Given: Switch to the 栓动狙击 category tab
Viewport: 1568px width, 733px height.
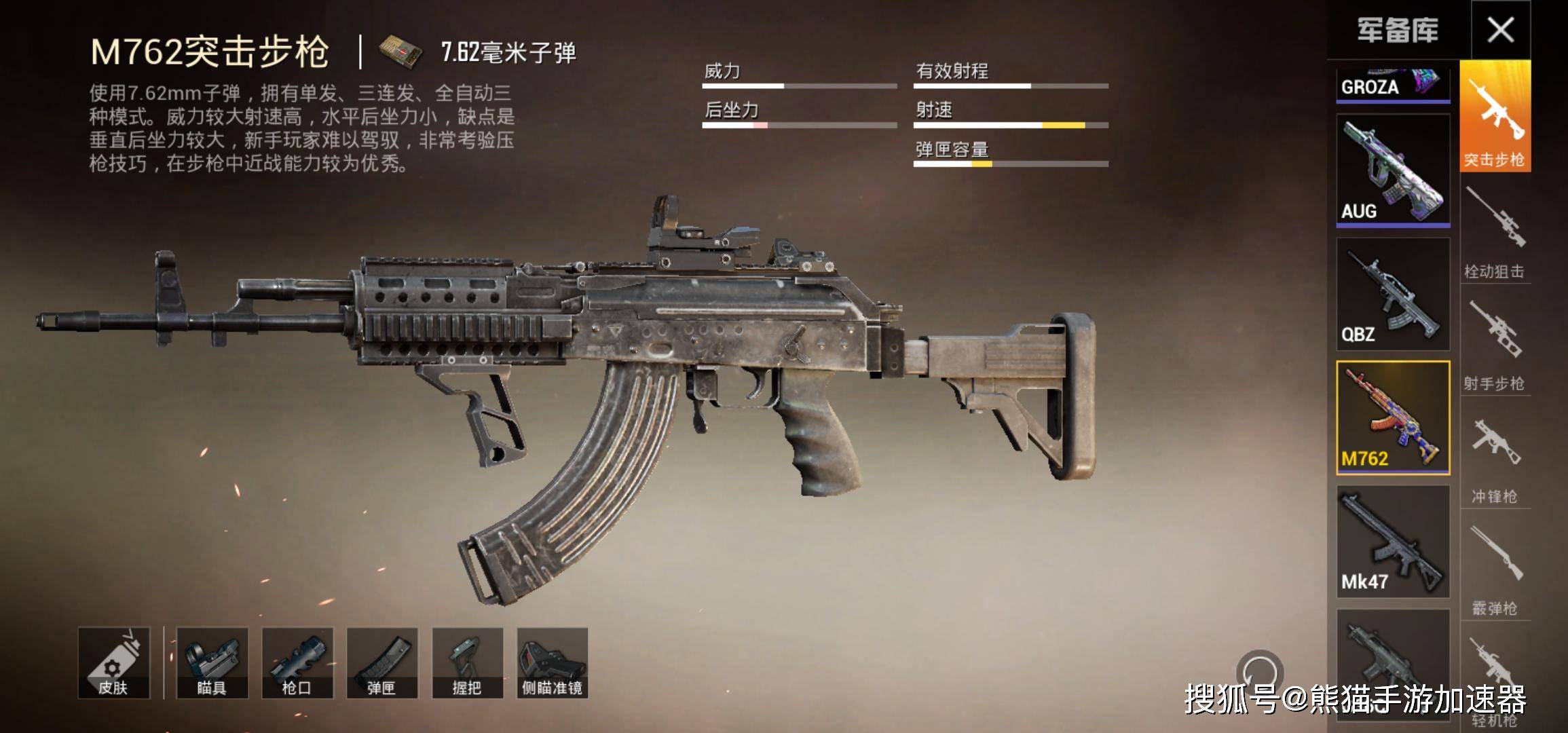Looking at the screenshot, I should 1495,231.
